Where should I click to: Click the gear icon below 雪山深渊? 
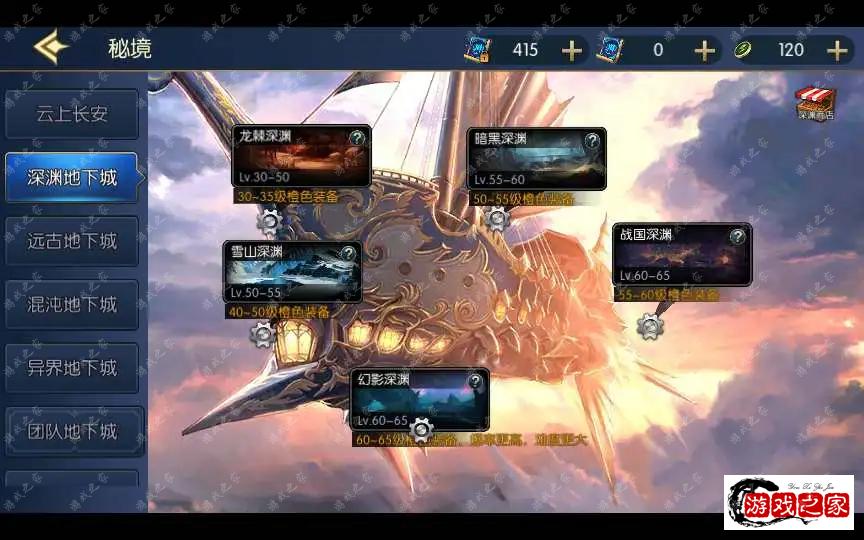[x=263, y=334]
